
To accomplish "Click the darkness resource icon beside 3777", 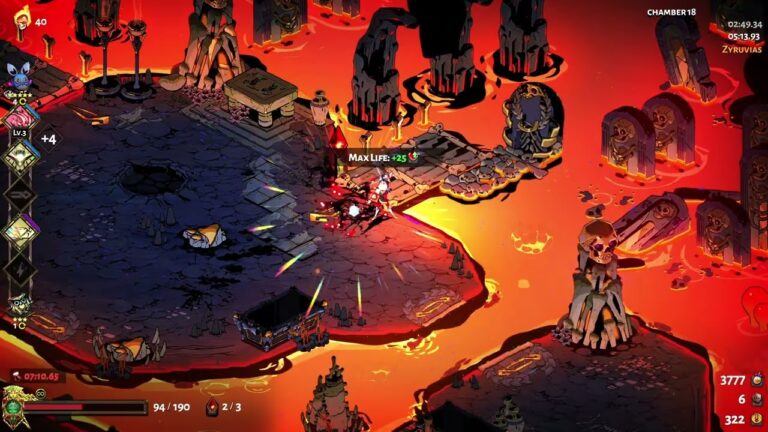I will click(x=756, y=380).
